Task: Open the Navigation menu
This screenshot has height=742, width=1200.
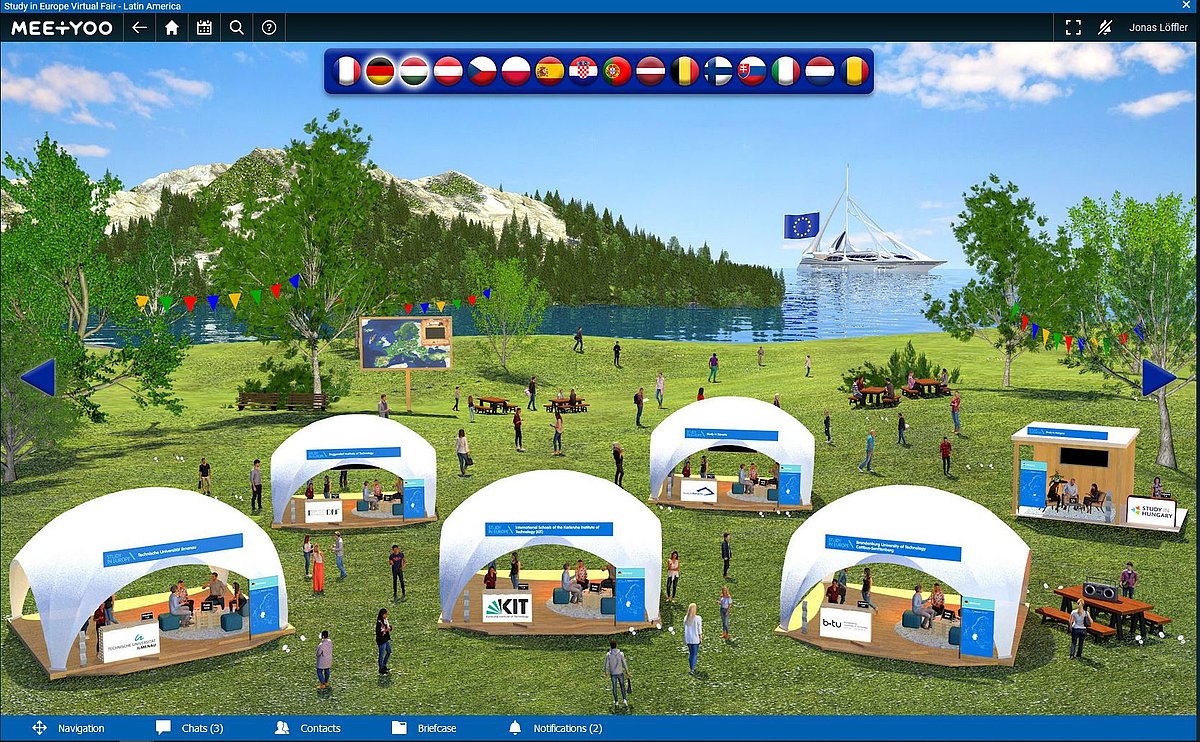Action: pyautogui.click(x=68, y=728)
